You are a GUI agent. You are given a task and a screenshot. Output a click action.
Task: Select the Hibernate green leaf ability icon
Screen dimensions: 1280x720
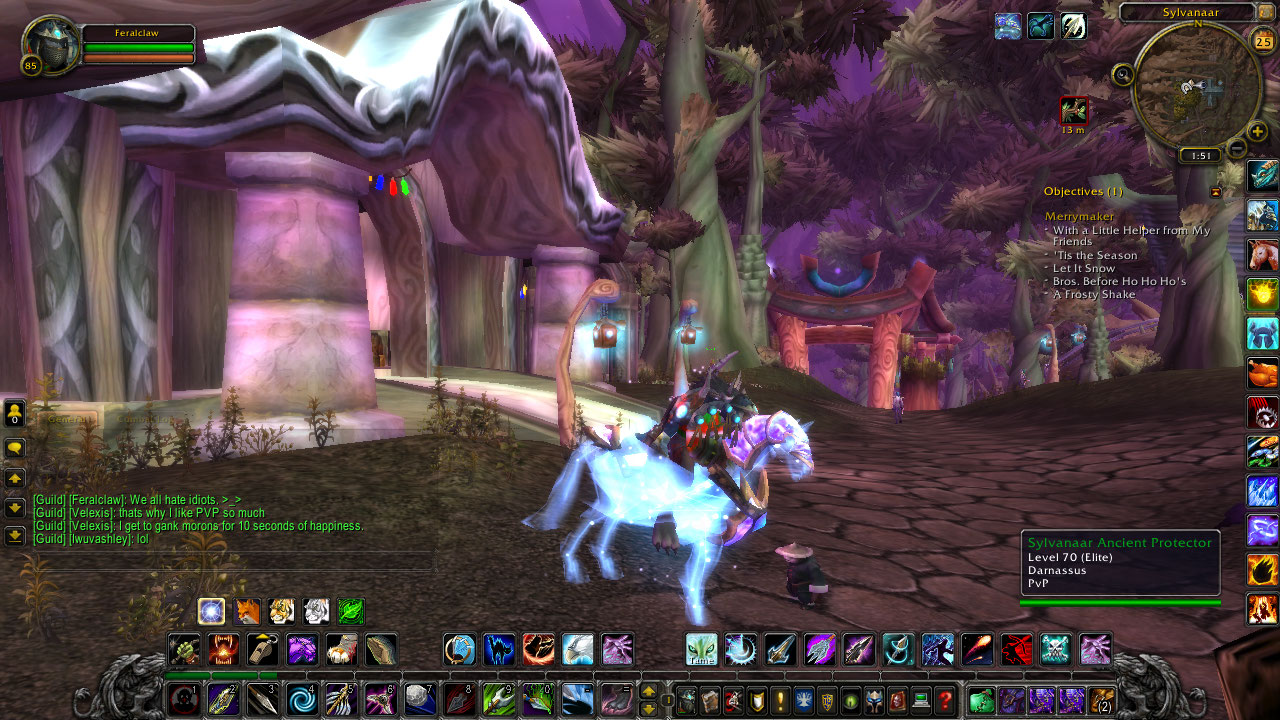tap(349, 611)
